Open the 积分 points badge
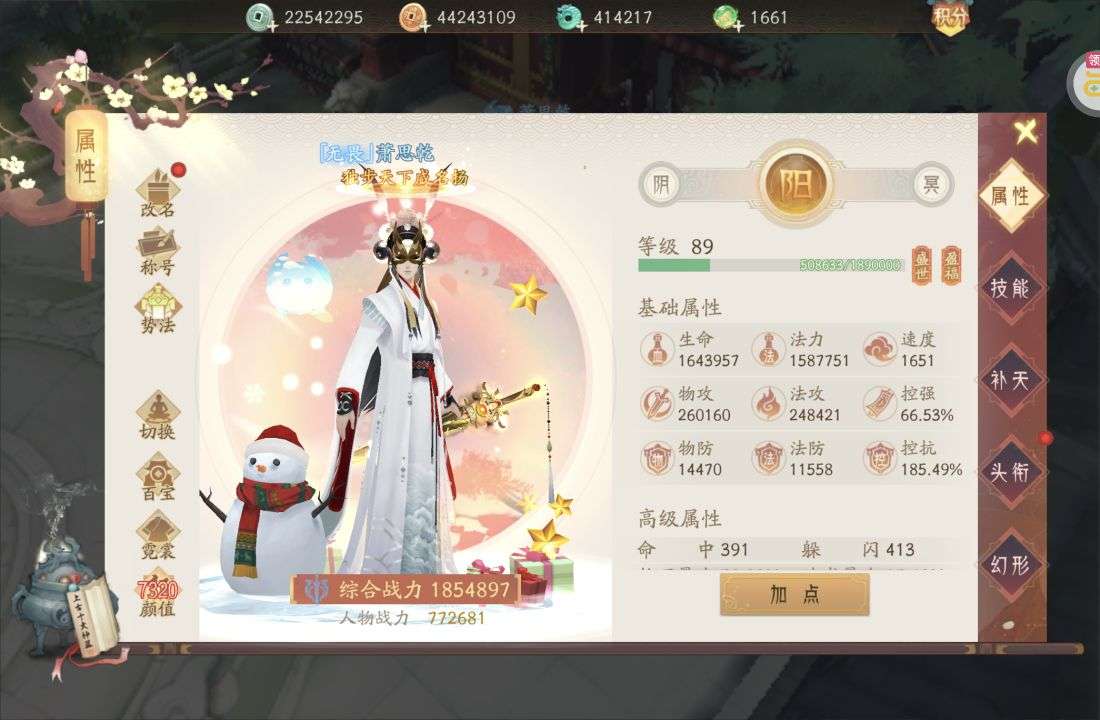1100x720 pixels. (947, 17)
